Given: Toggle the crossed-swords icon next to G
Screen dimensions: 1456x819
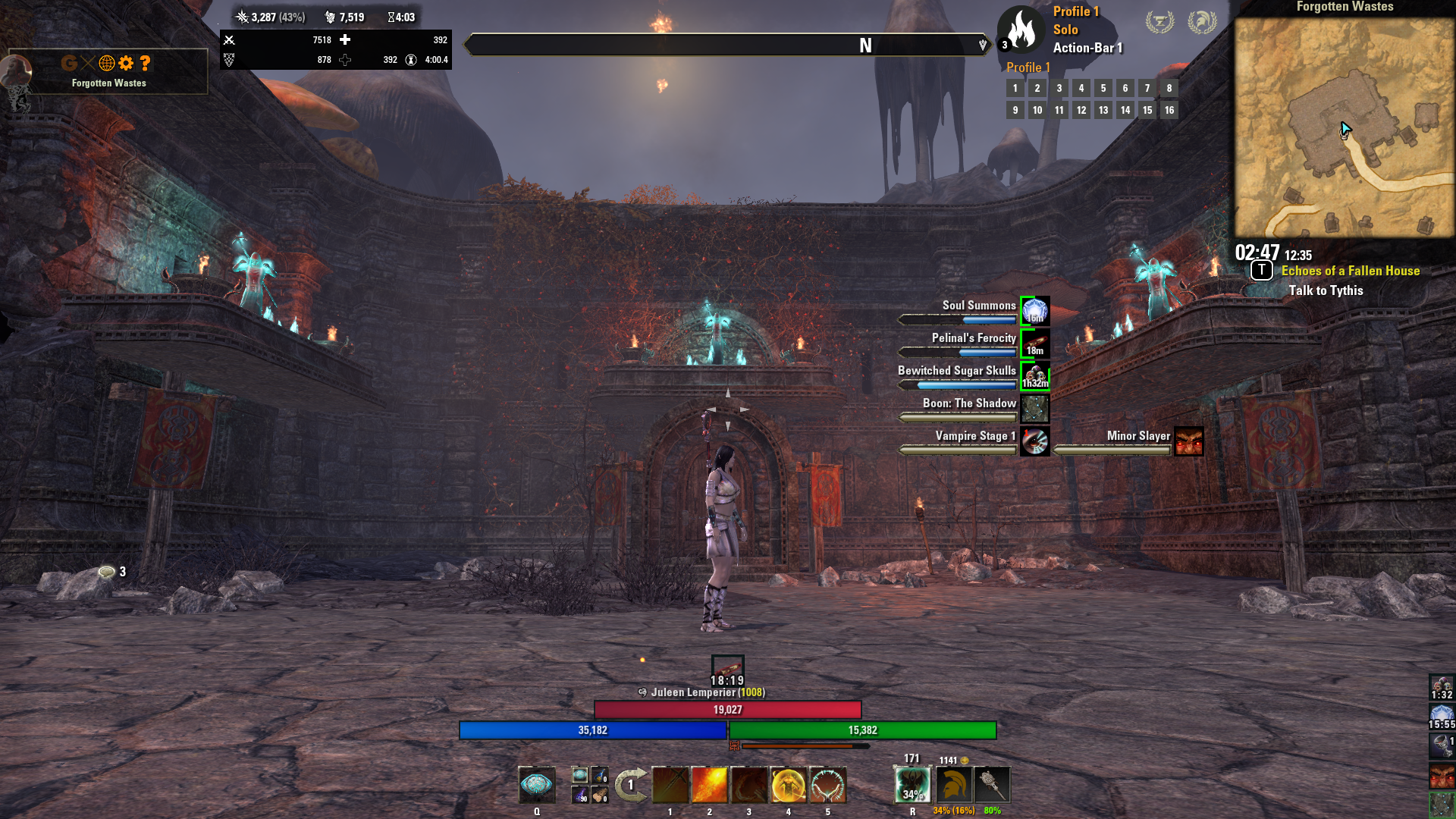Looking at the screenshot, I should pyautogui.click(x=87, y=64).
